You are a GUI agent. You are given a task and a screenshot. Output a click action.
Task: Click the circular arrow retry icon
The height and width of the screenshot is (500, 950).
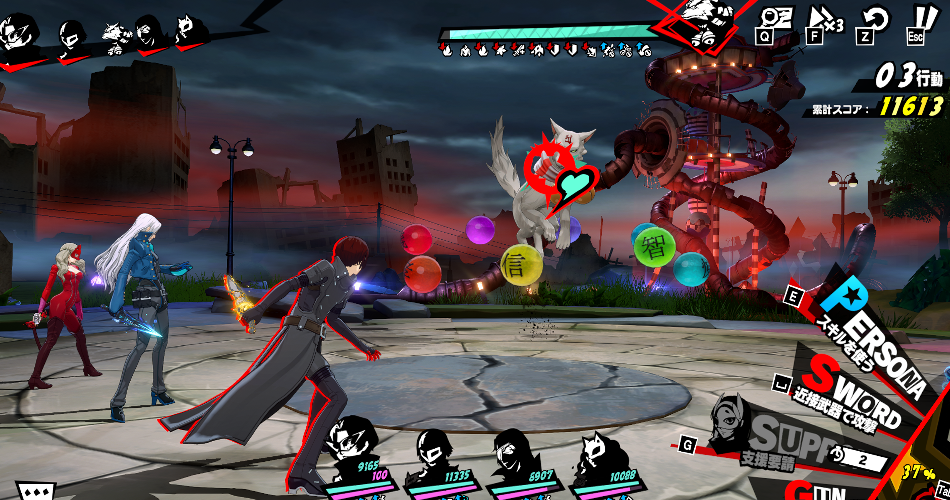(x=876, y=18)
